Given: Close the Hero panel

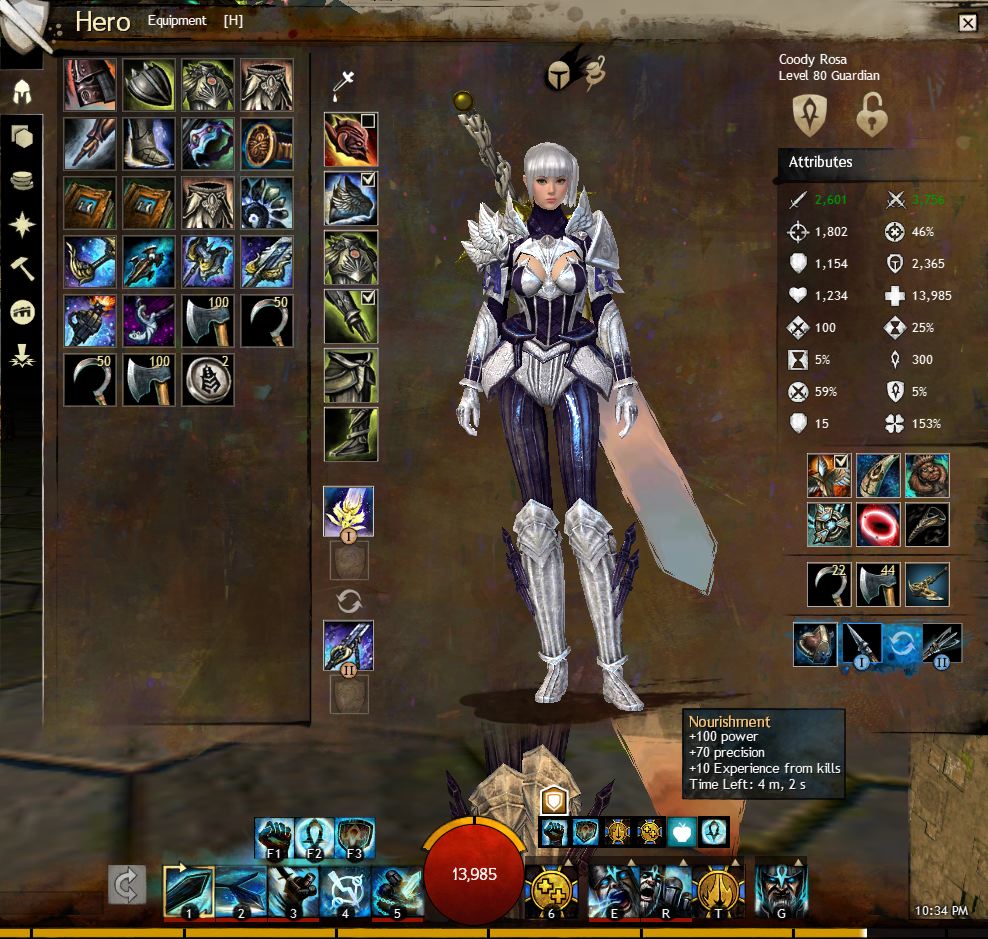Looking at the screenshot, I should pos(967,23).
